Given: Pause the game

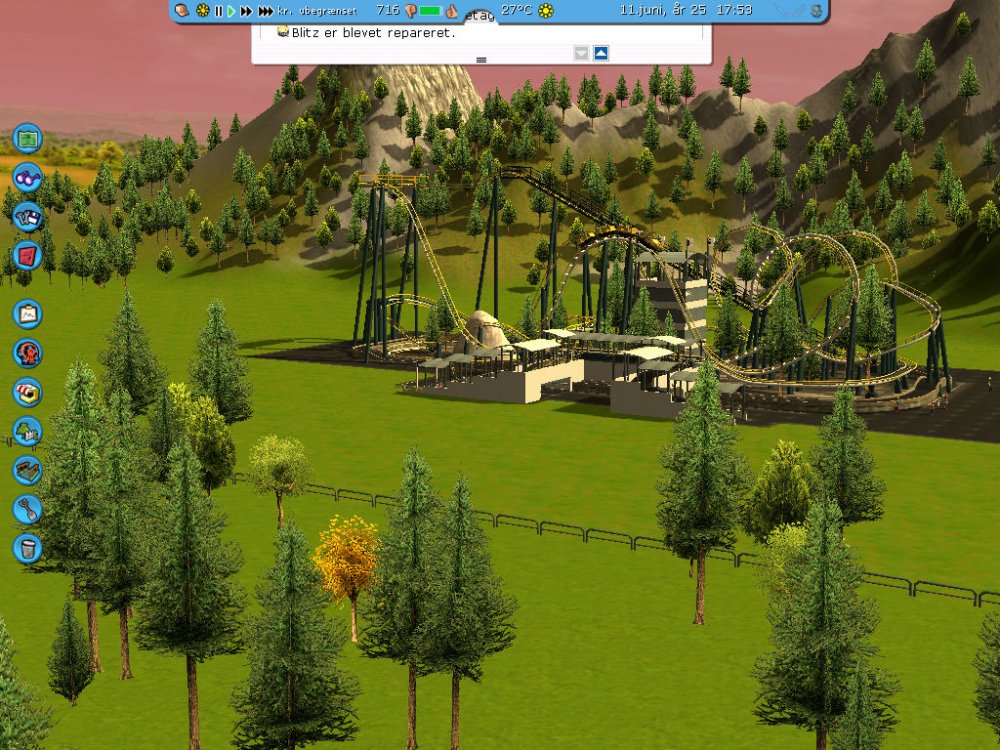Looking at the screenshot, I should coord(219,10).
